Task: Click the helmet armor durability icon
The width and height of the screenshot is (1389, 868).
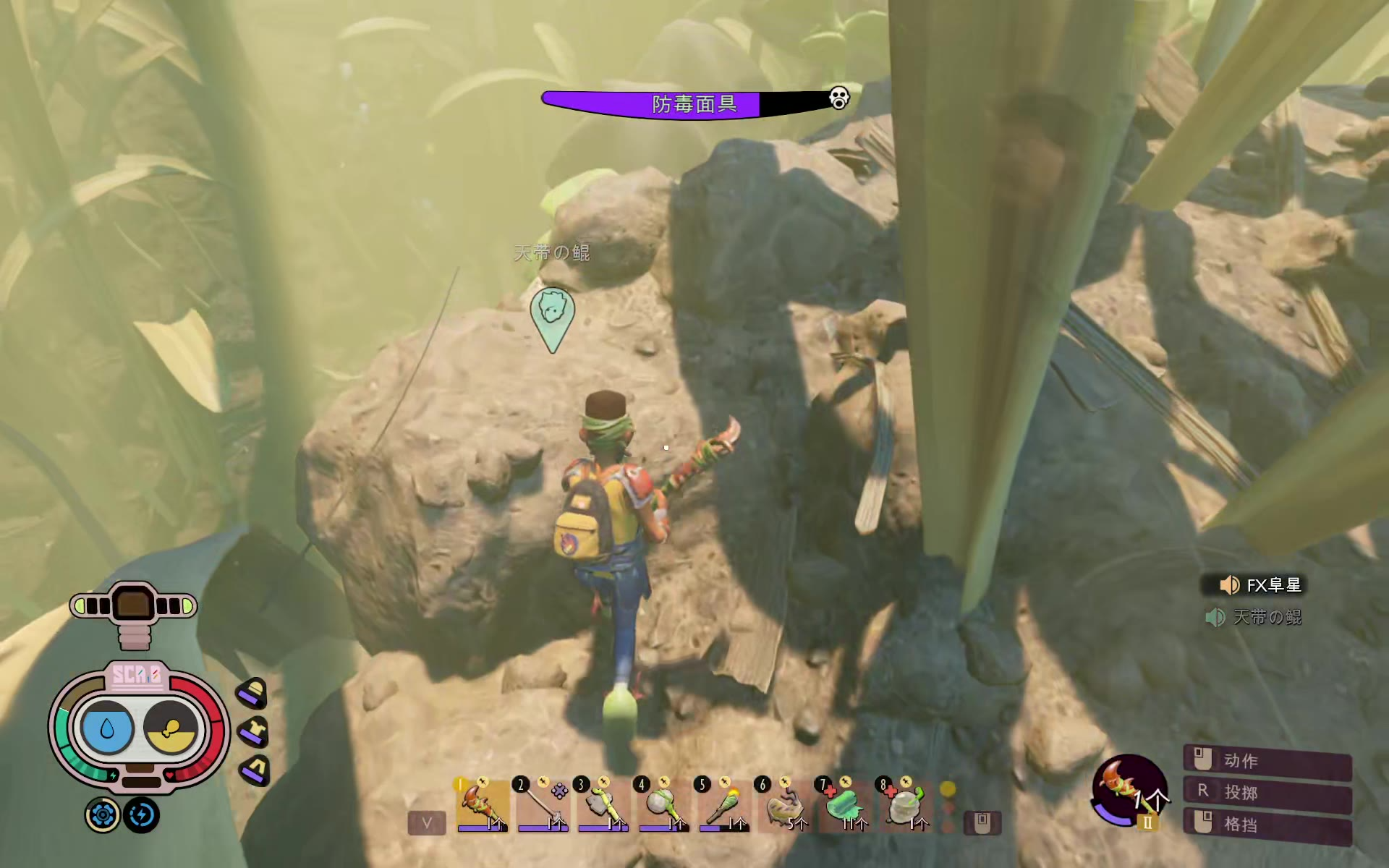Action: point(252,693)
